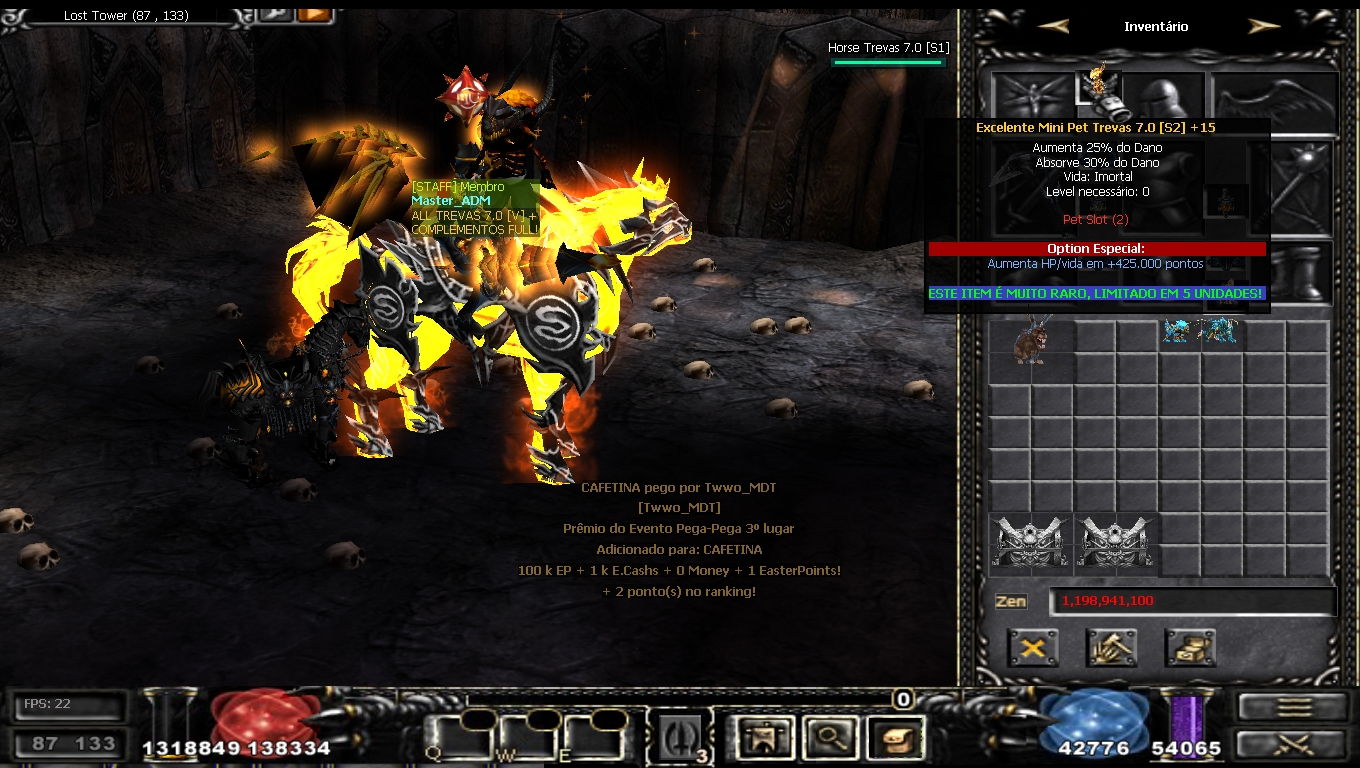Click the Zen amount field
1360x768 pixels.
pyautogui.click(x=1192, y=601)
